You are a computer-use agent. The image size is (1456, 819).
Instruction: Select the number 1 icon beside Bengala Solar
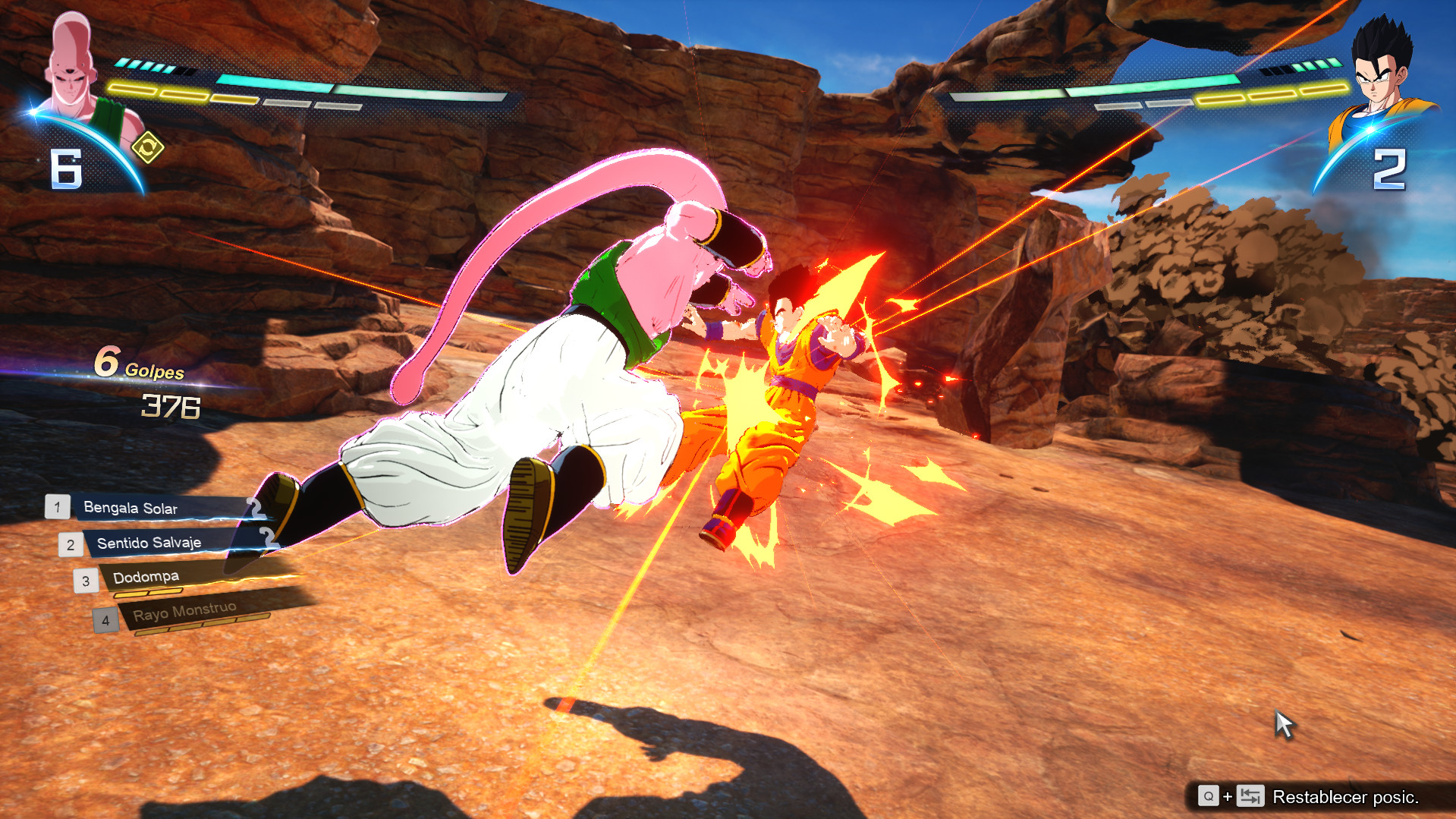[x=57, y=507]
